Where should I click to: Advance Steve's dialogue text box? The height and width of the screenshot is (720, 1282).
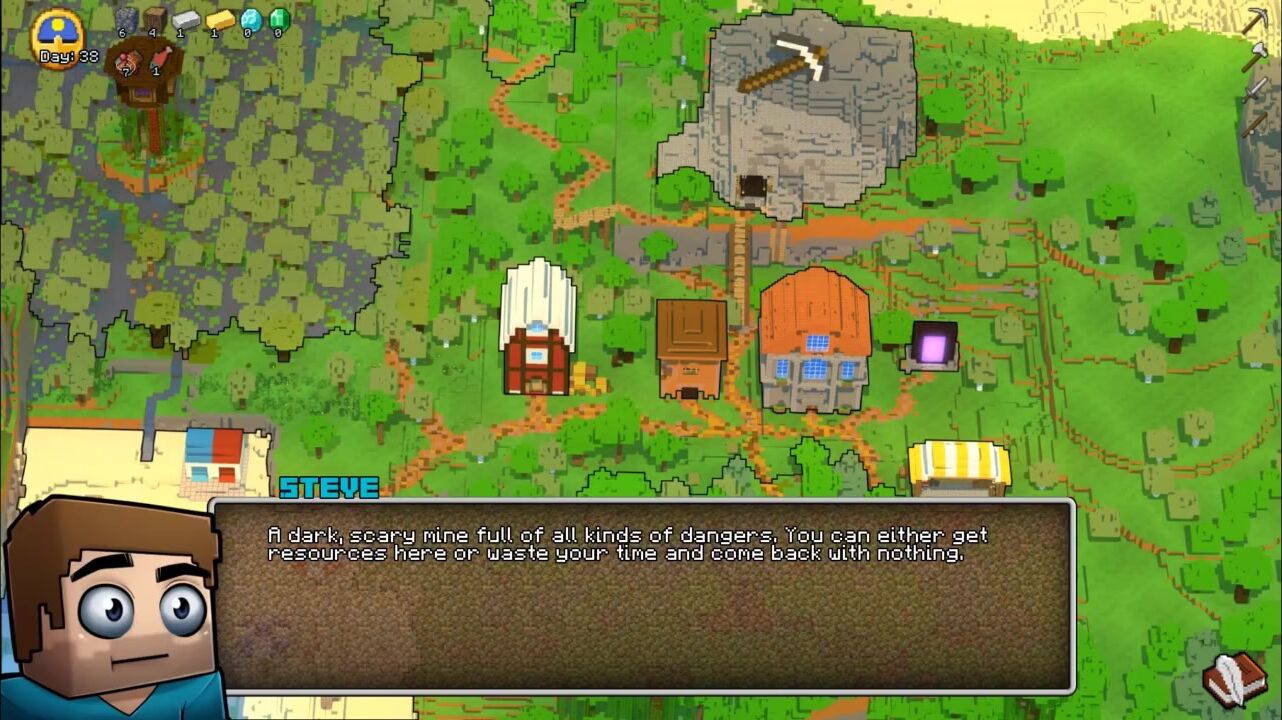pyautogui.click(x=643, y=596)
